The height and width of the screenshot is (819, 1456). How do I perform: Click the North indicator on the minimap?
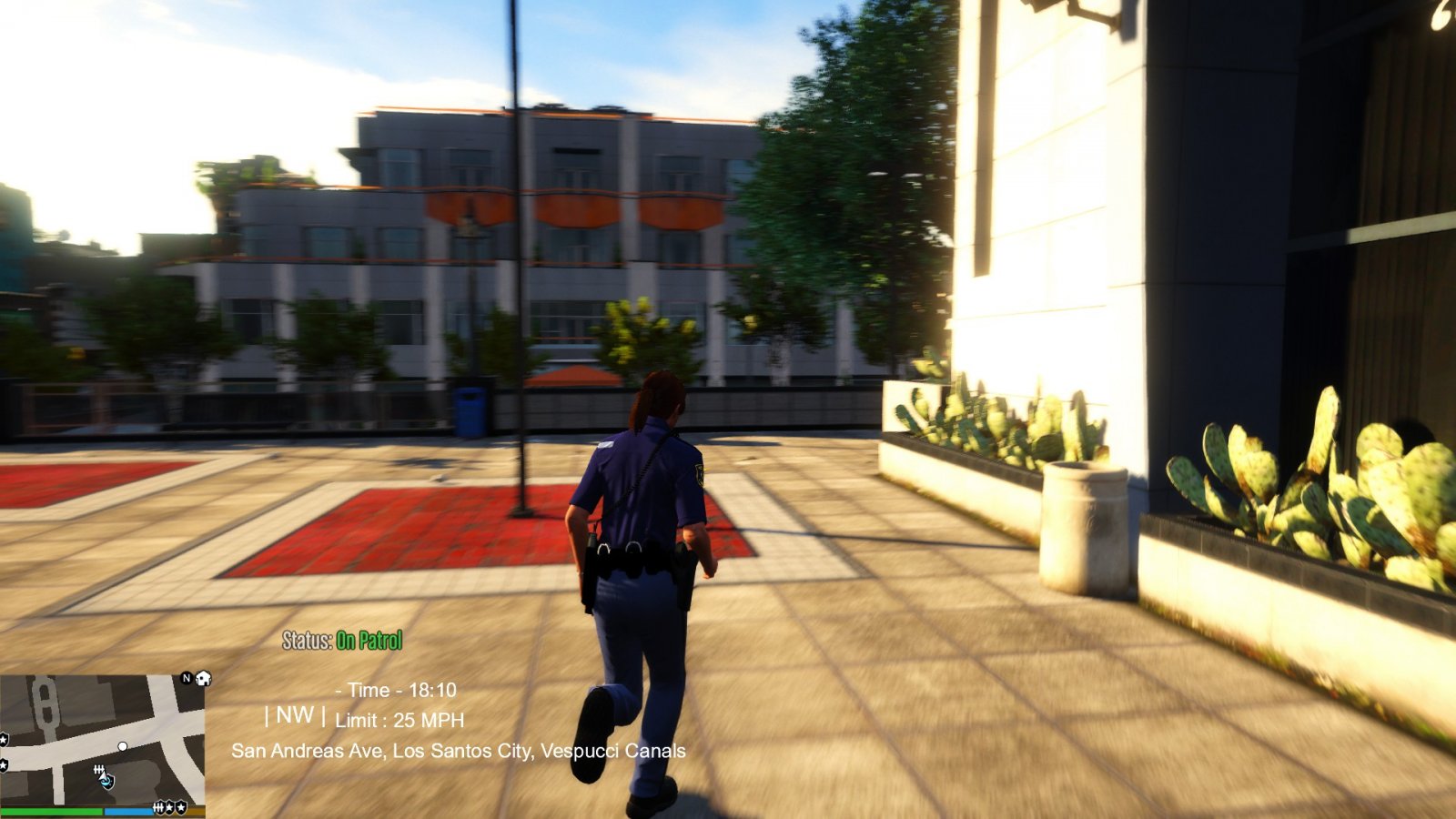click(x=187, y=679)
